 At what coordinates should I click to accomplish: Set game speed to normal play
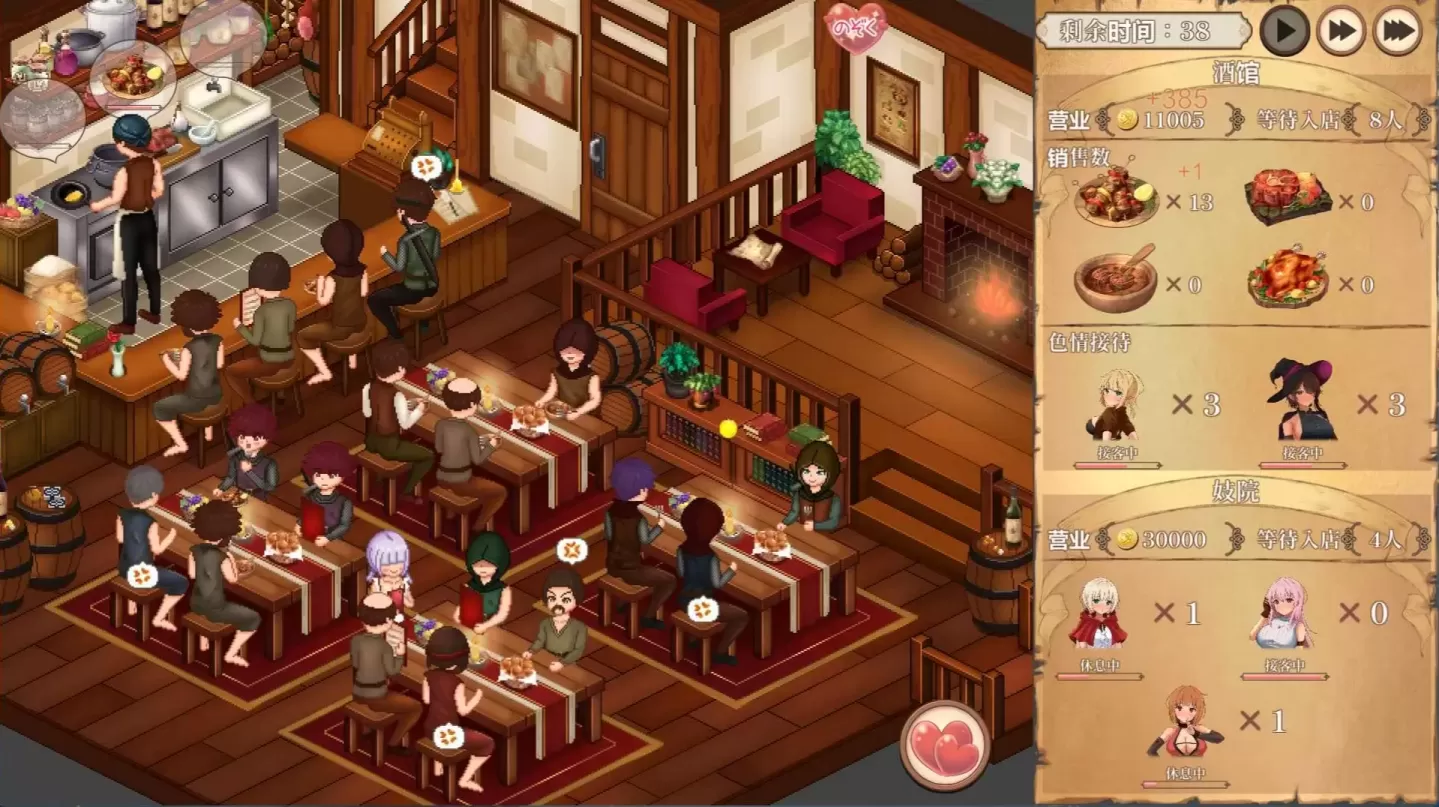pos(1284,31)
